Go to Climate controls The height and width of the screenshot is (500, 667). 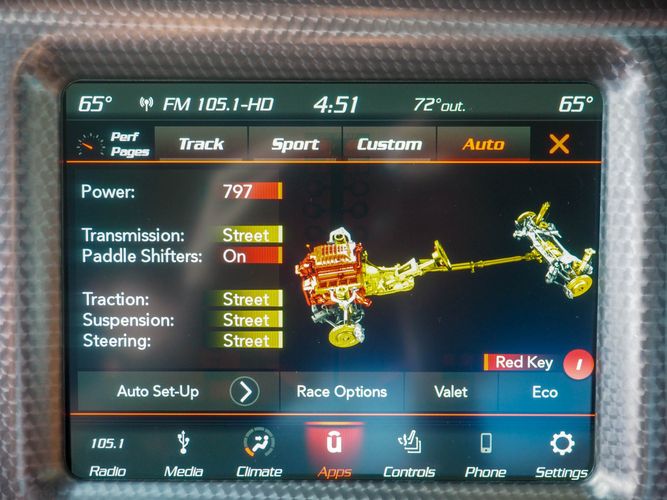coord(260,454)
